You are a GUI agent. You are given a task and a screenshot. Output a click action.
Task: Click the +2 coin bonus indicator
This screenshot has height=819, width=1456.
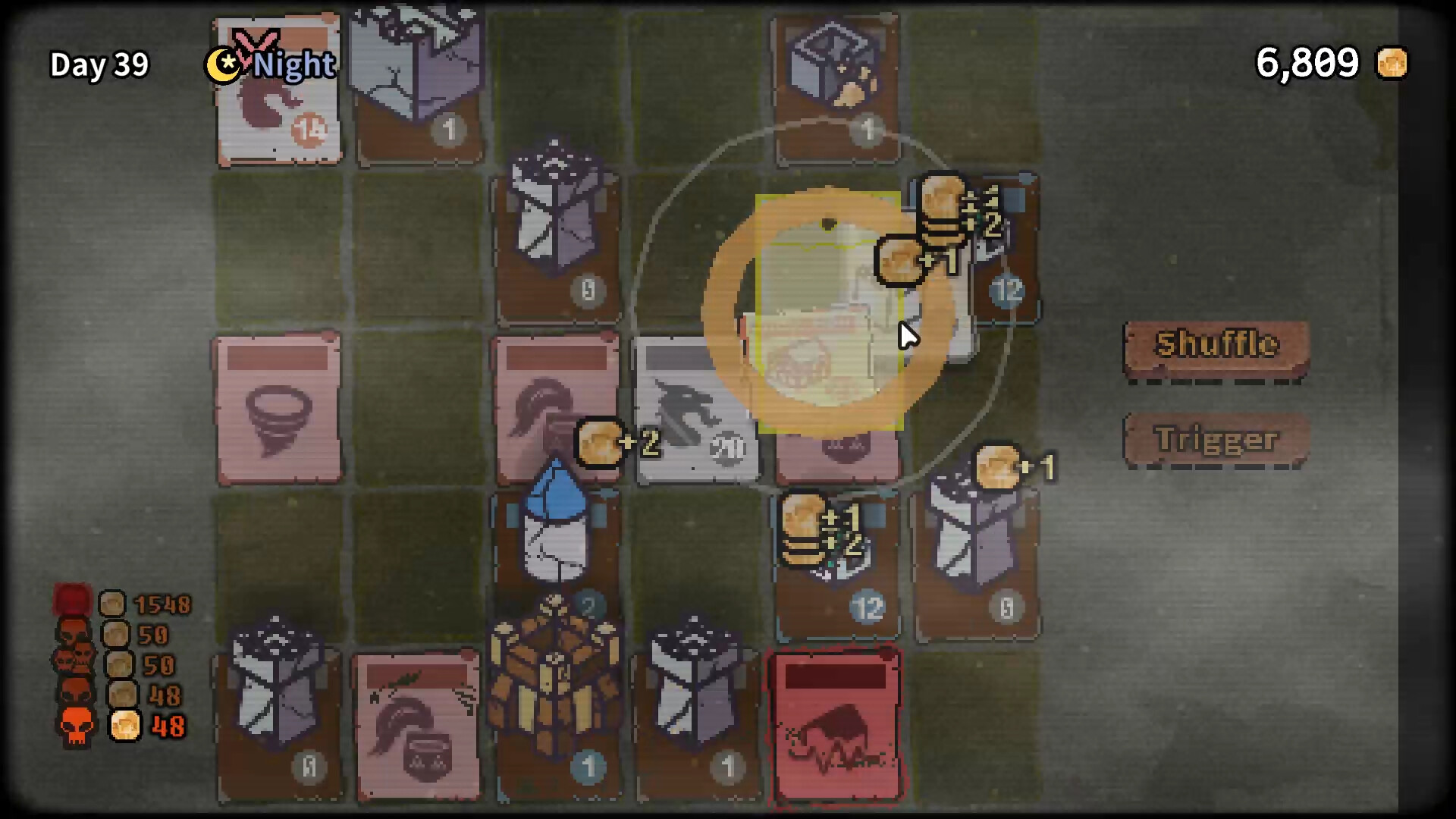tap(610, 444)
